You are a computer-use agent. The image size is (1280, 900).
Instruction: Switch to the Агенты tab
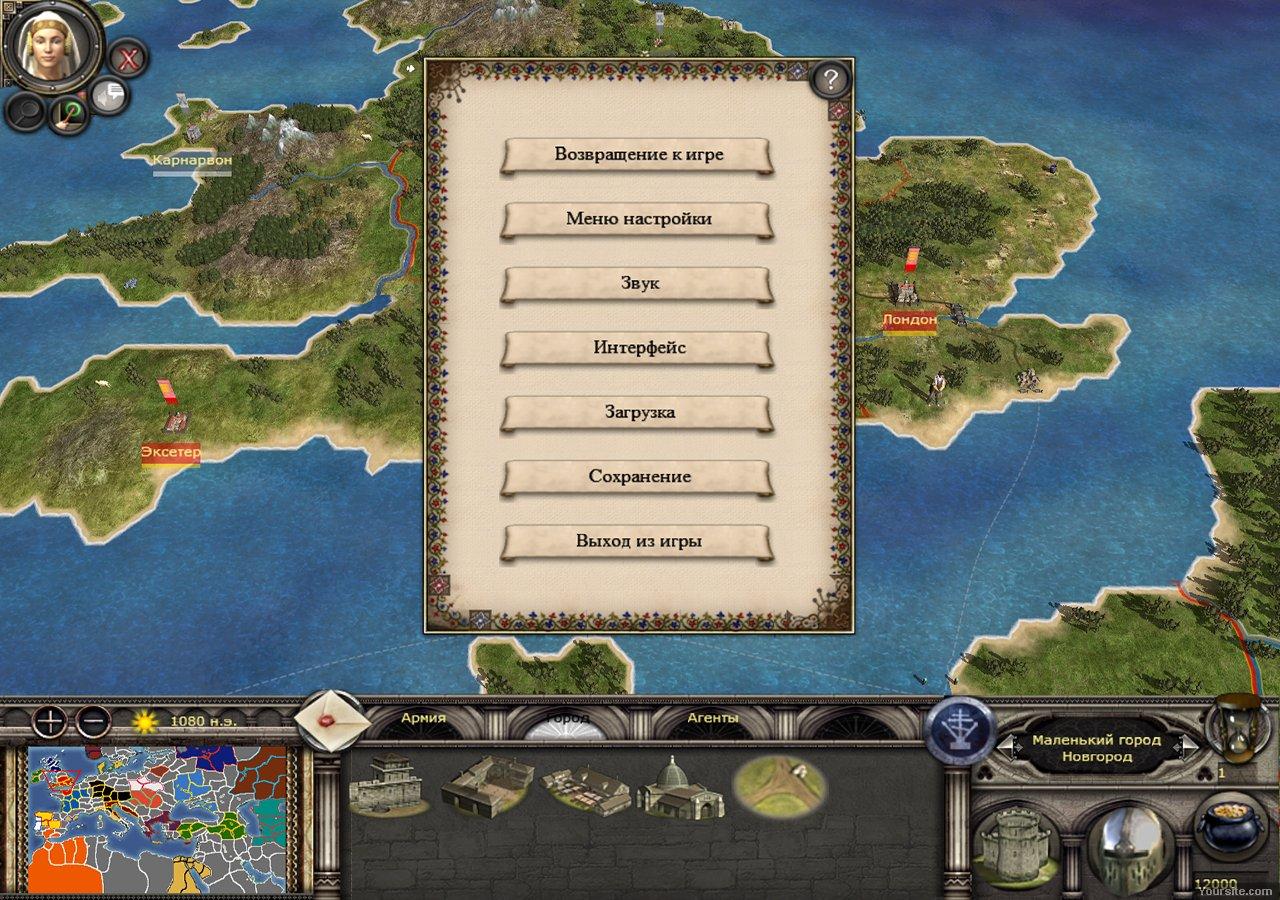point(713,719)
